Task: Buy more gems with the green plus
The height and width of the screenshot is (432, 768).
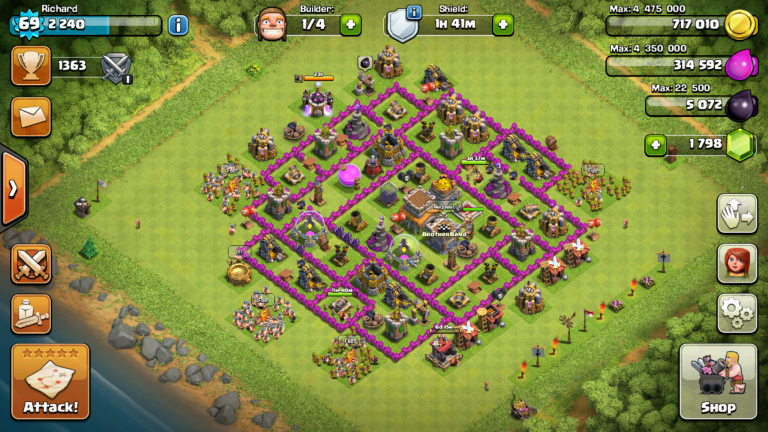Action: 655,145
